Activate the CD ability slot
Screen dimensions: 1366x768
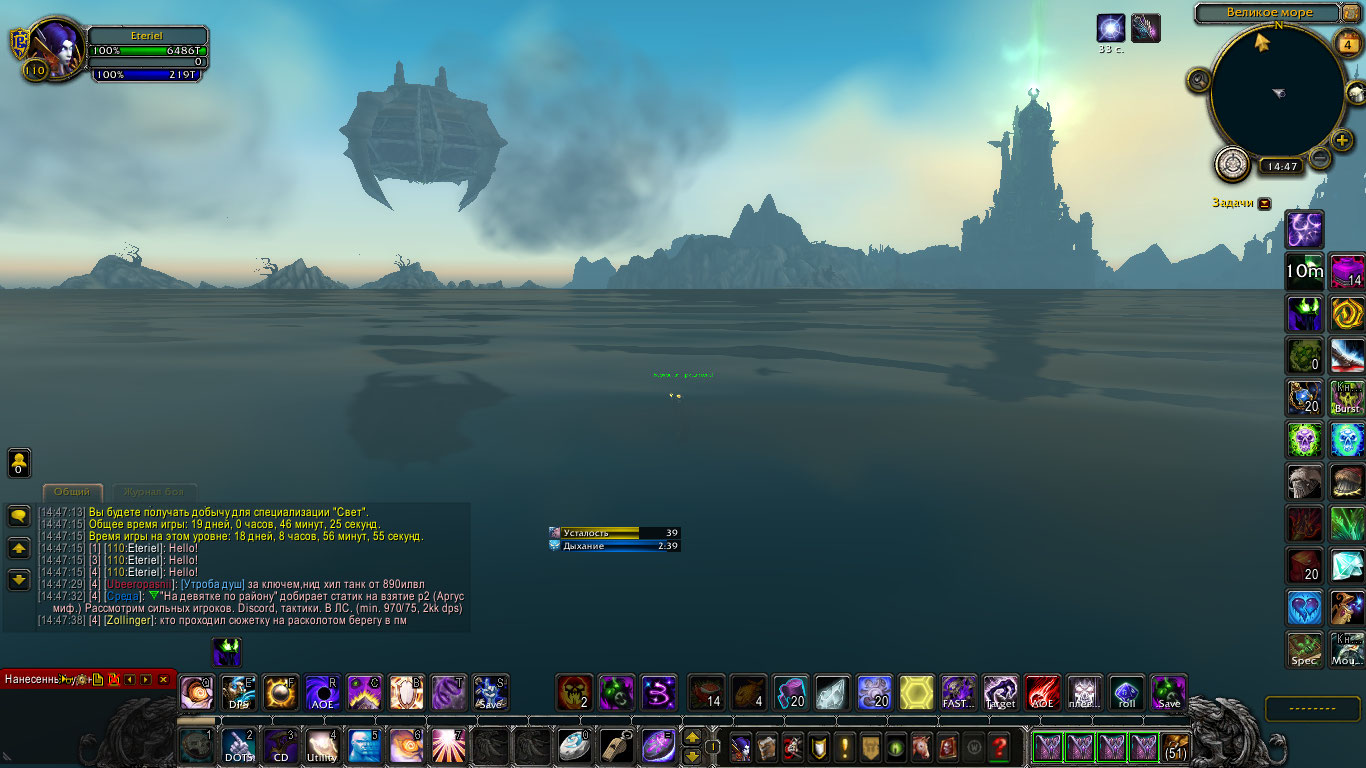[x=281, y=746]
